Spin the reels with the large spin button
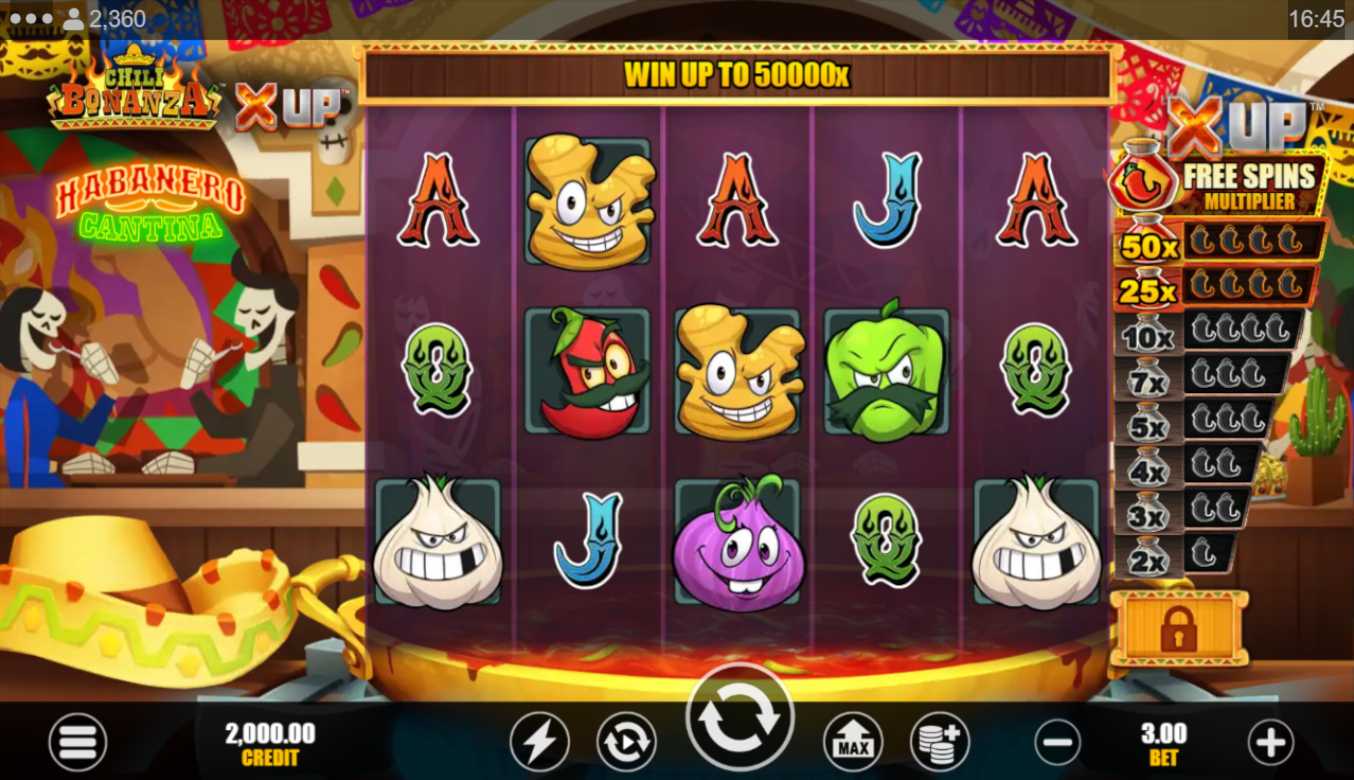 click(x=740, y=717)
